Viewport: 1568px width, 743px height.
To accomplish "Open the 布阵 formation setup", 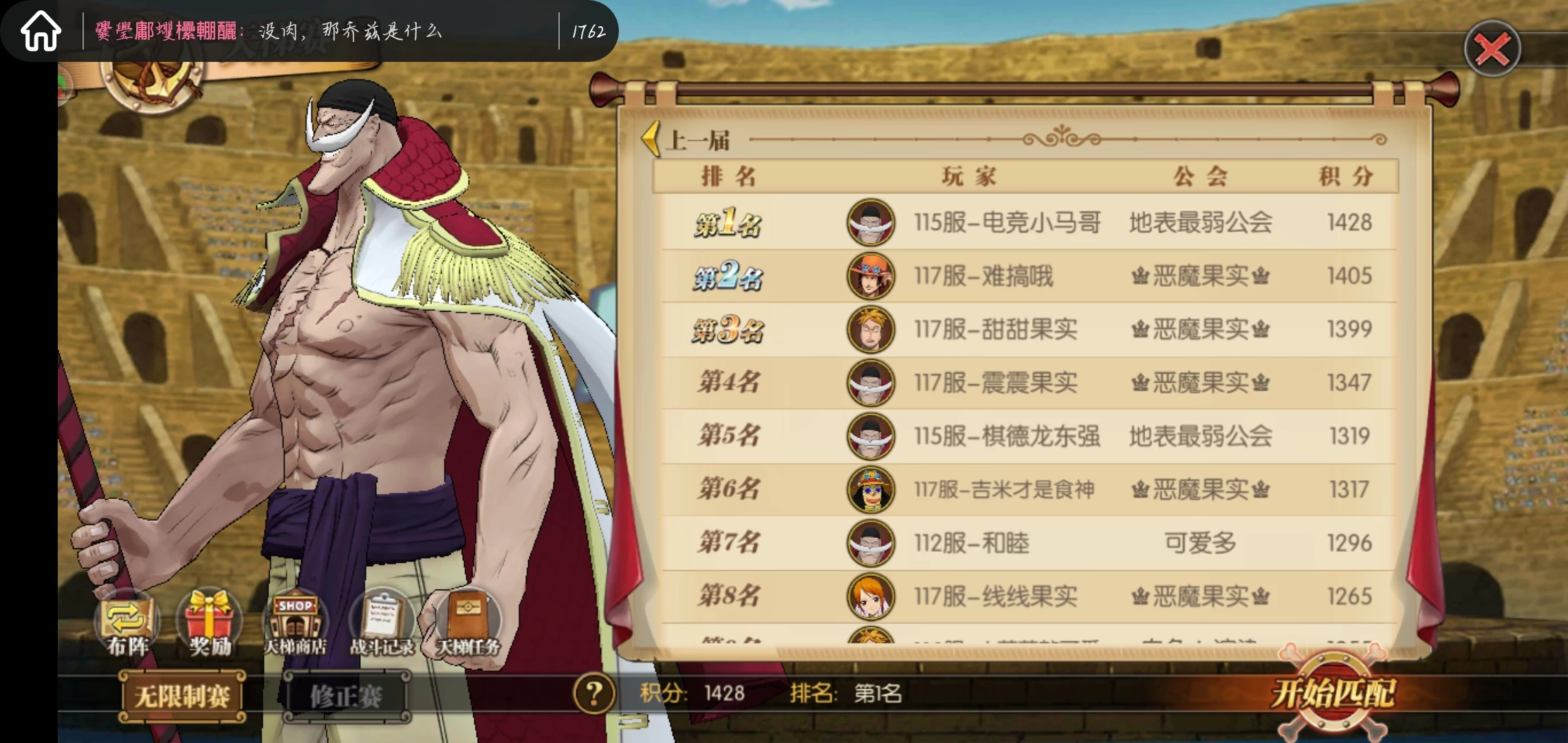I will [x=128, y=623].
